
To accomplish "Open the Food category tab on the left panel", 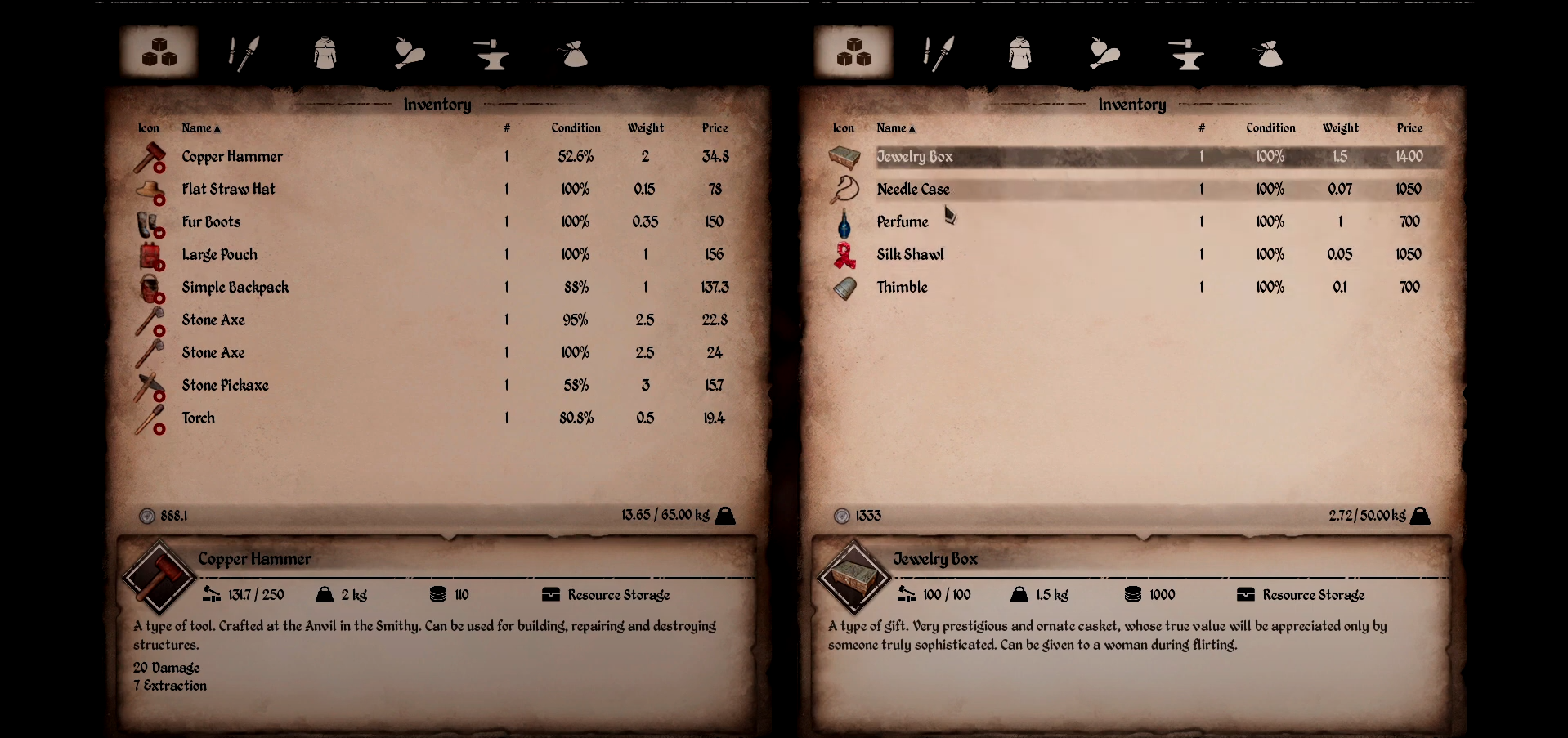I will [408, 51].
